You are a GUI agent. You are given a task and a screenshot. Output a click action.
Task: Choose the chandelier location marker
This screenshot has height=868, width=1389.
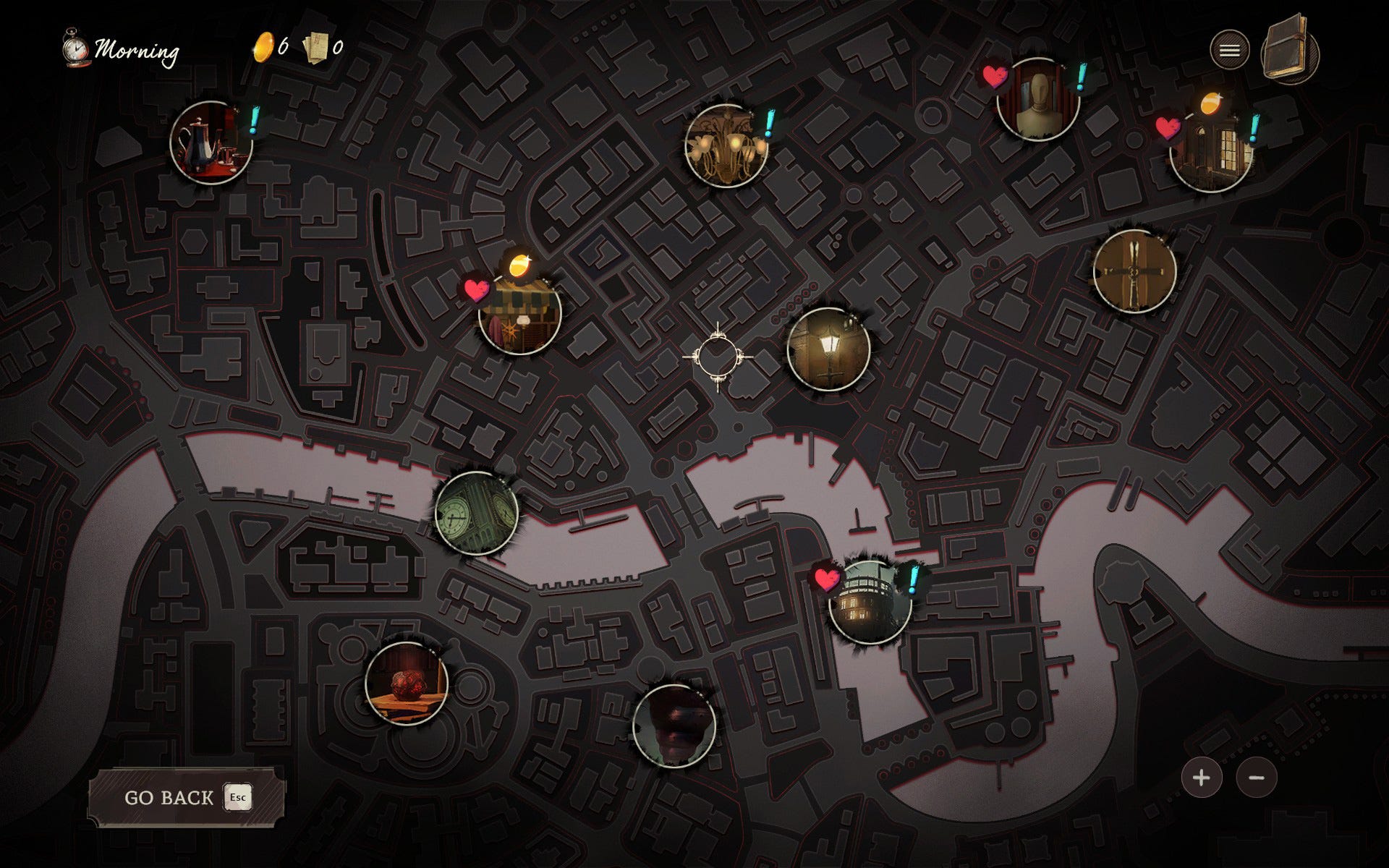tap(726, 145)
